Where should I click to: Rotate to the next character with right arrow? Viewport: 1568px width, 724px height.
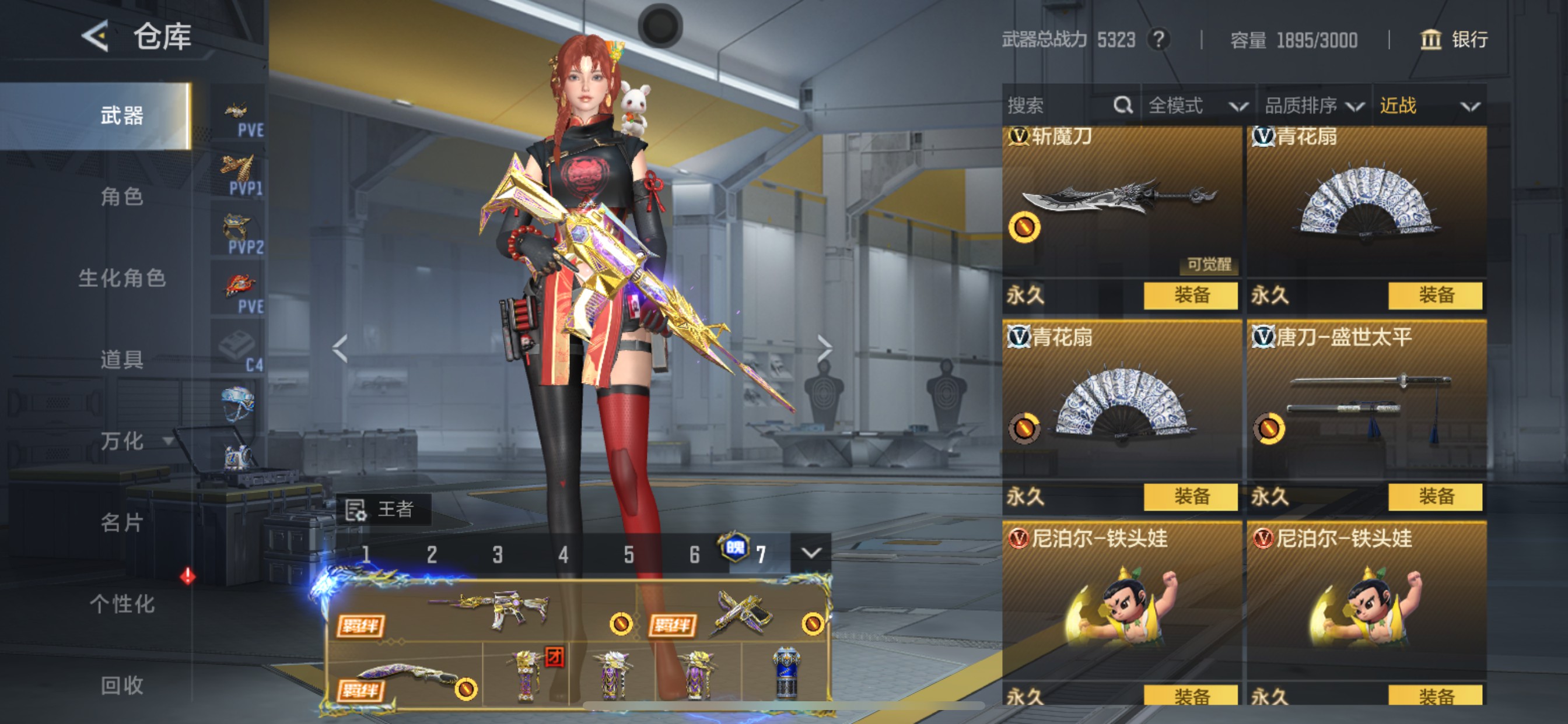825,349
